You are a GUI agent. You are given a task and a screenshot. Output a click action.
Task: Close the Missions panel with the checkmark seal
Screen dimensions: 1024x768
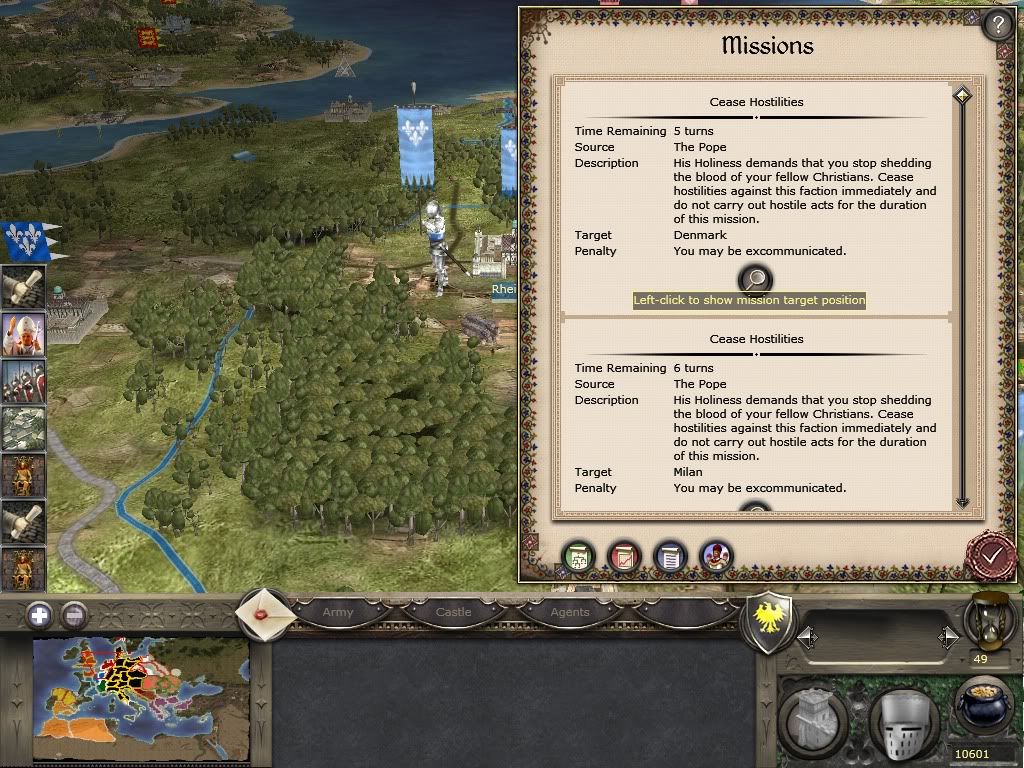click(991, 553)
